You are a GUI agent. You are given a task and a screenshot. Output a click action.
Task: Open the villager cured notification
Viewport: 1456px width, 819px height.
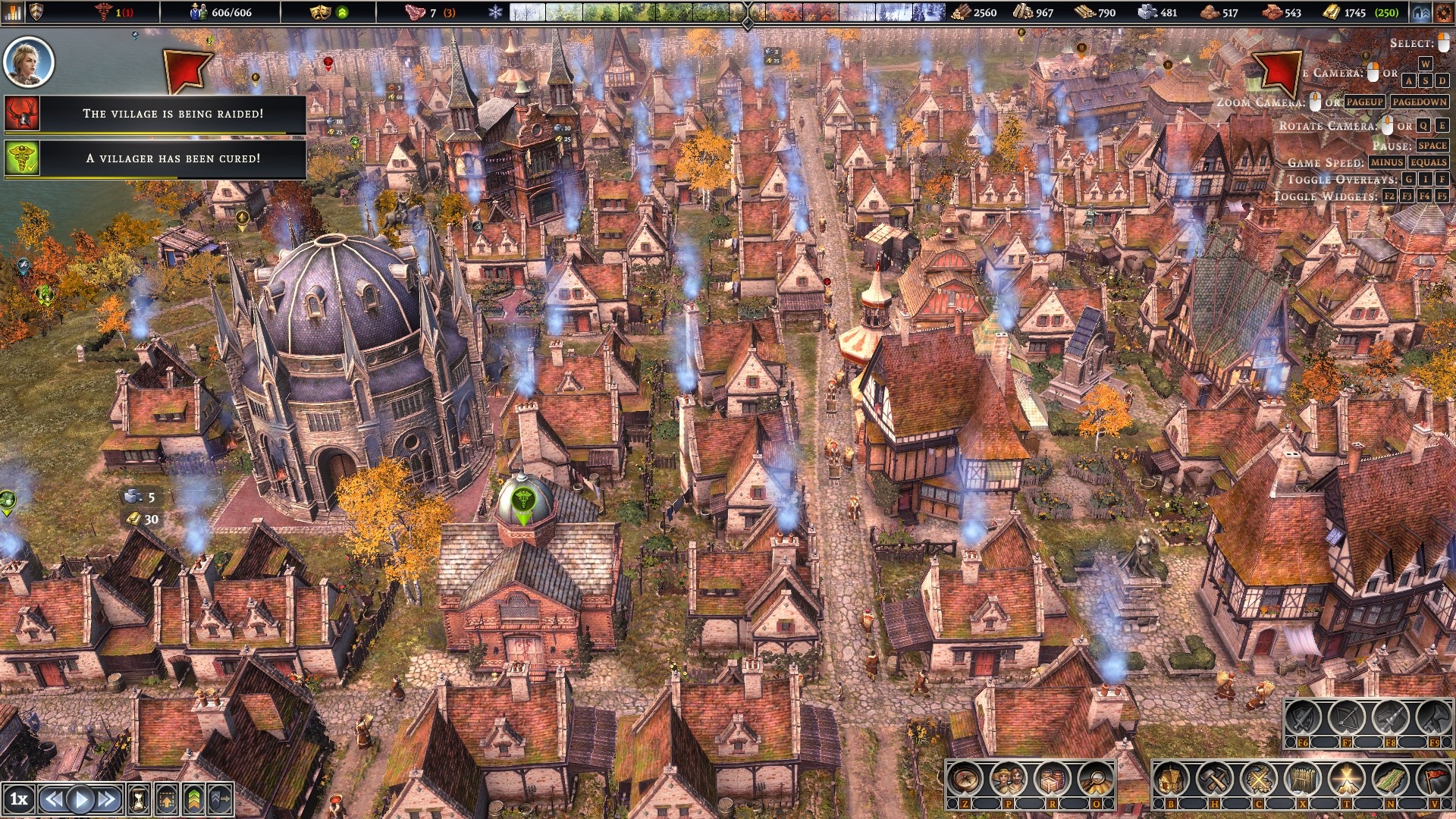172,158
